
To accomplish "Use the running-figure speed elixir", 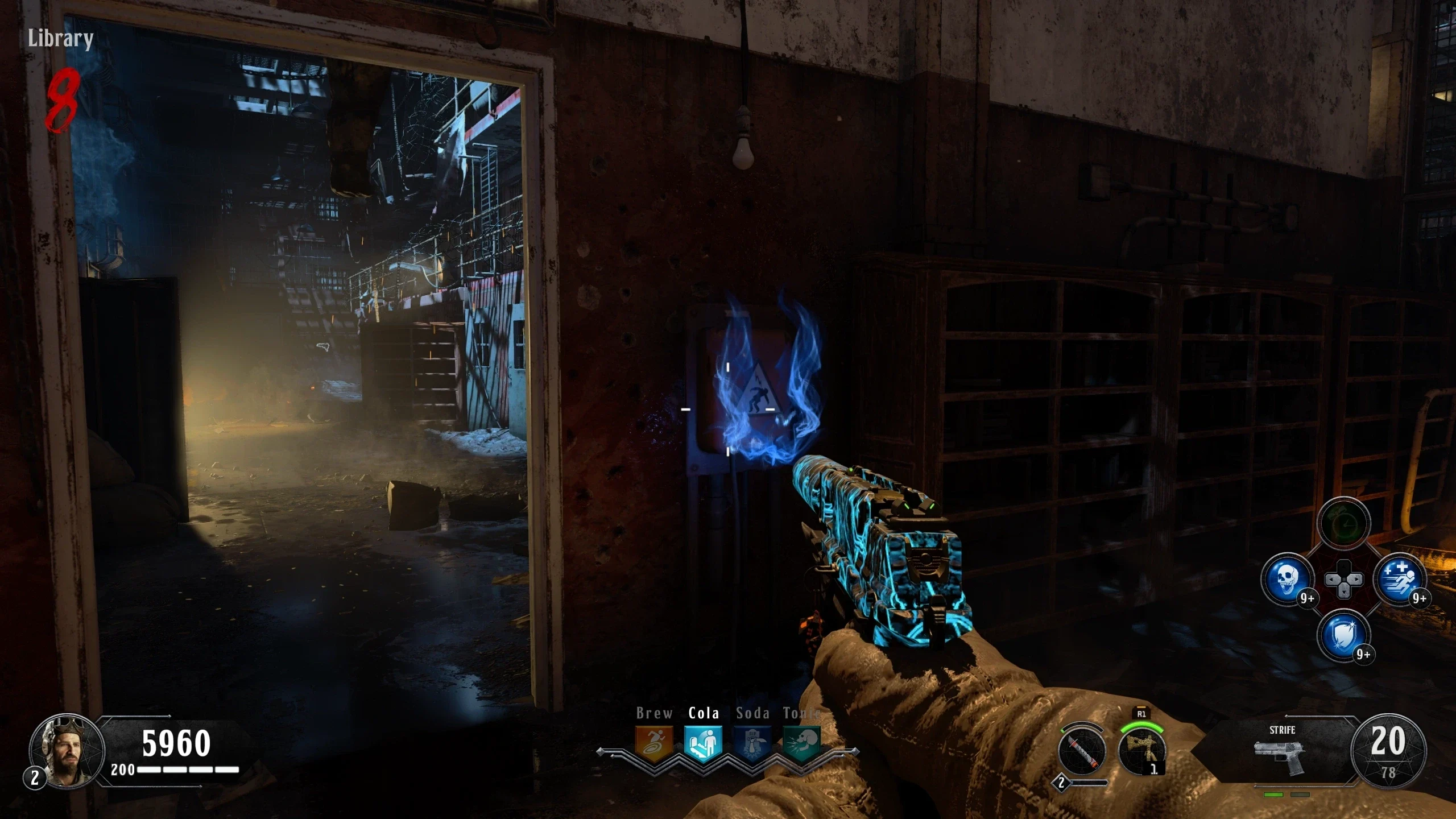I will (x=1400, y=580).
